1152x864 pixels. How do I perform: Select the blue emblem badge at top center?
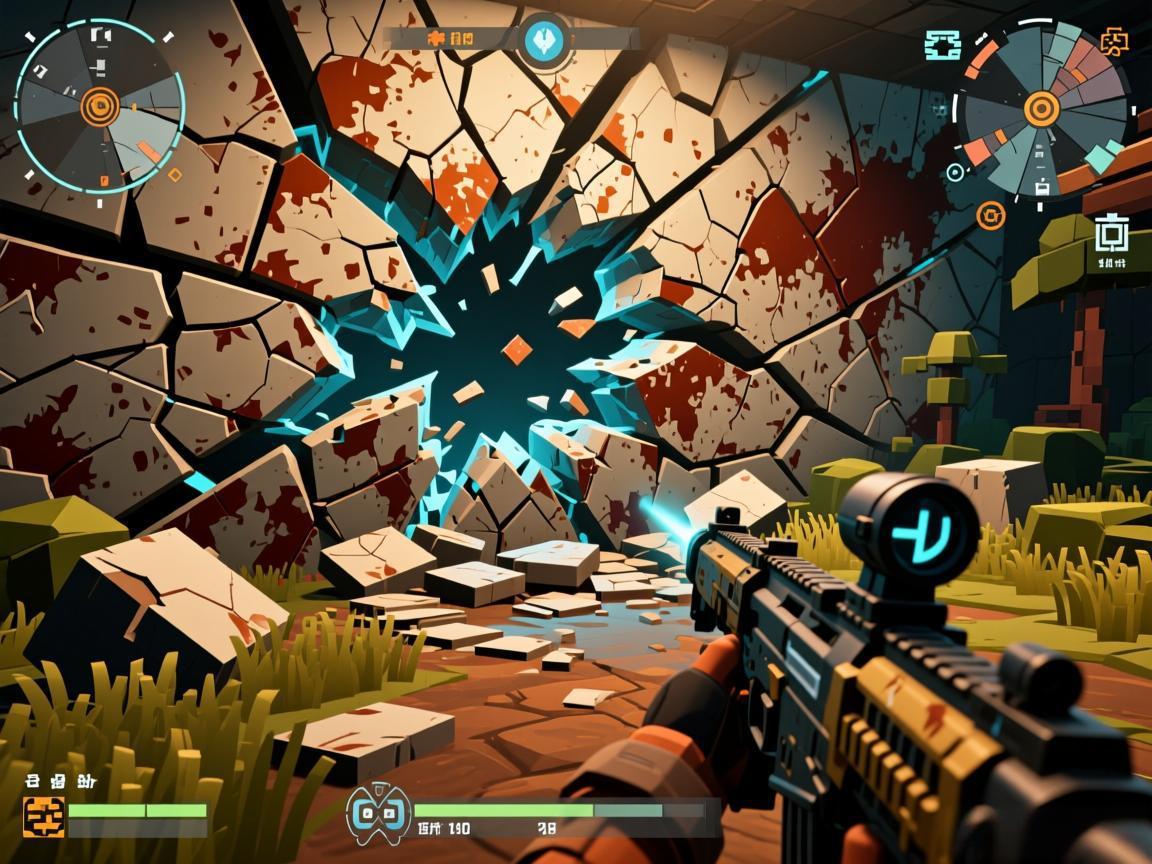pyautogui.click(x=545, y=40)
